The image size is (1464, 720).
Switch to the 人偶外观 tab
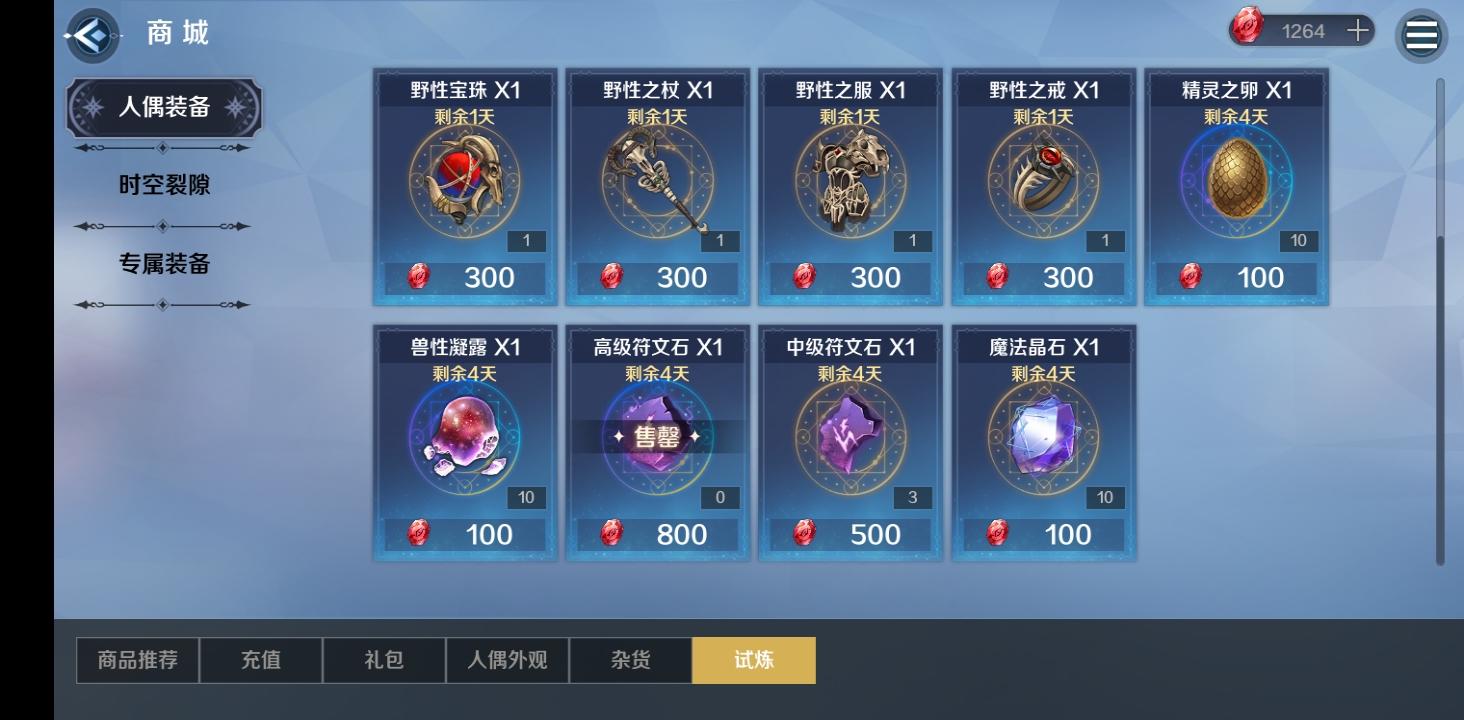point(507,659)
